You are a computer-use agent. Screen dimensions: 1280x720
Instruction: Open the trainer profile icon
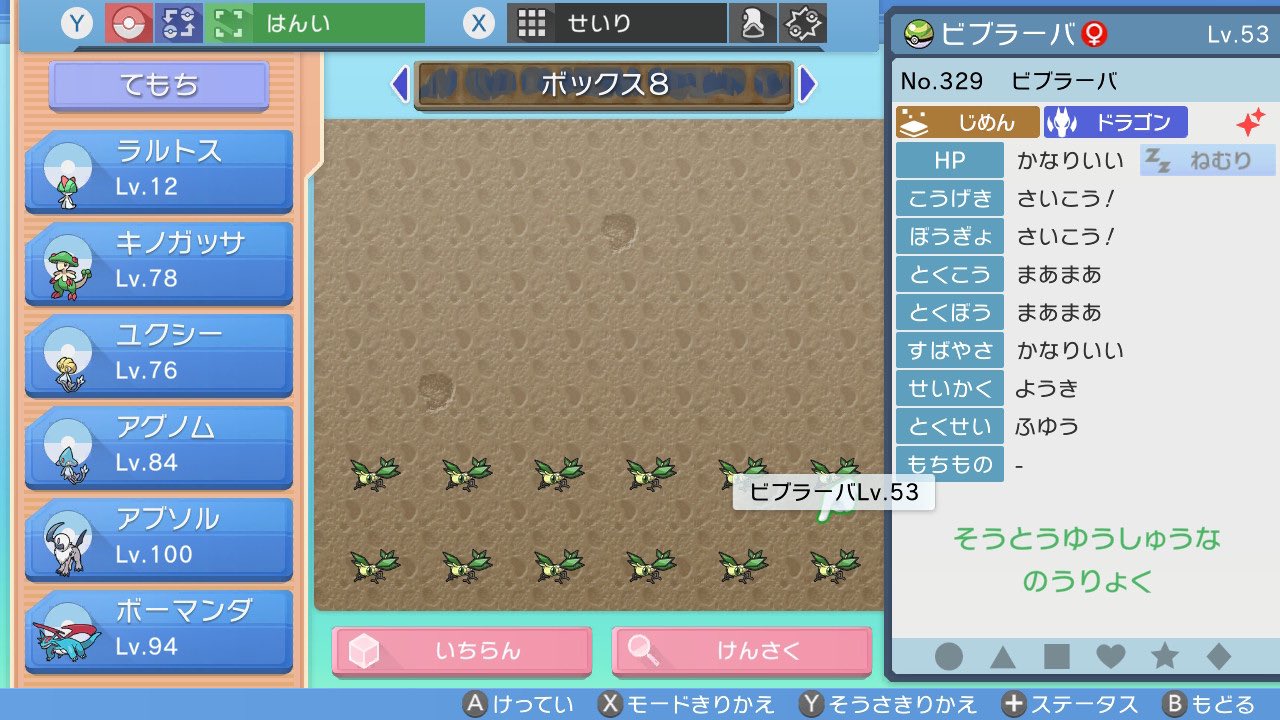pyautogui.click(x=754, y=20)
